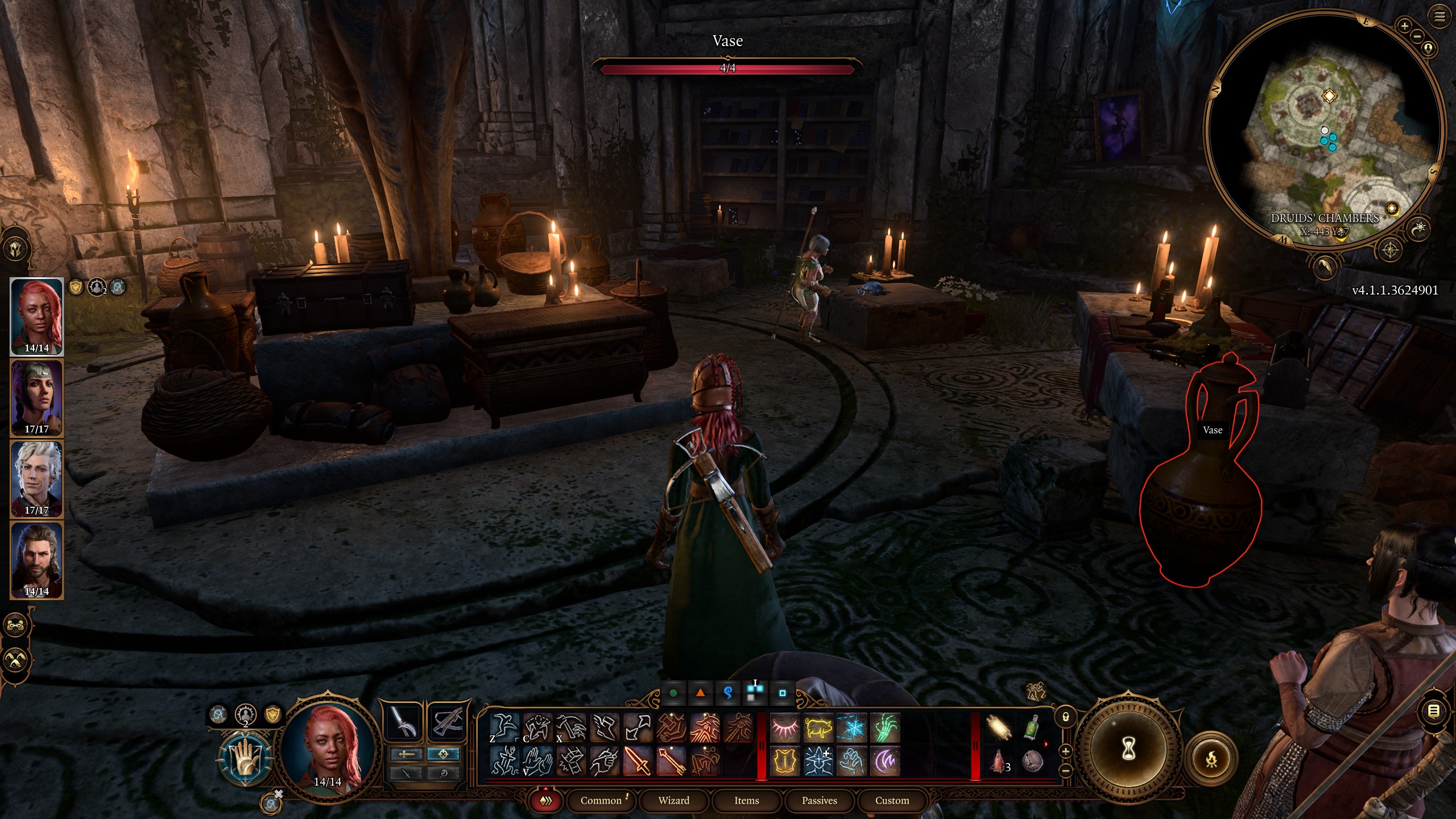Cast the yellow boar-shaped spell

point(818,728)
